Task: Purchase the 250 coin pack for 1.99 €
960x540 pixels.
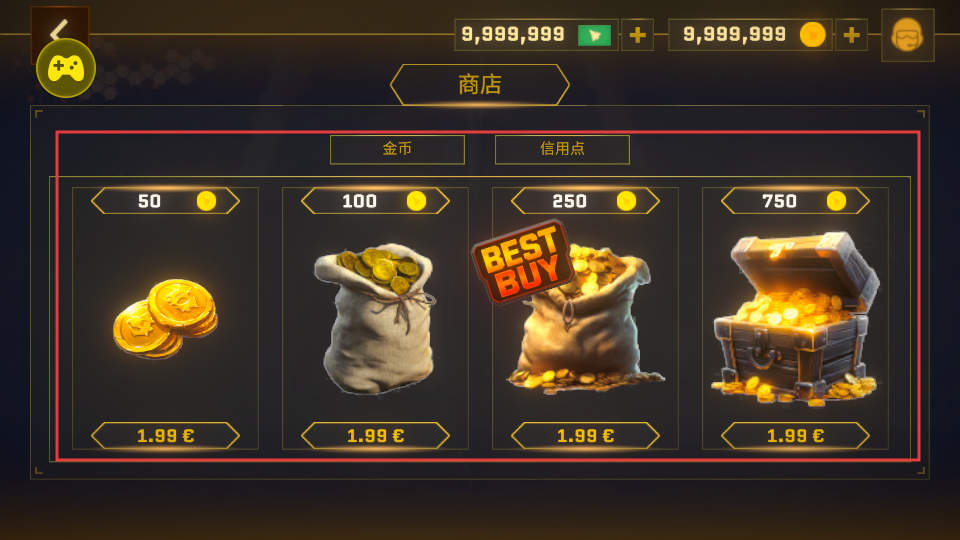Action: [x=585, y=436]
